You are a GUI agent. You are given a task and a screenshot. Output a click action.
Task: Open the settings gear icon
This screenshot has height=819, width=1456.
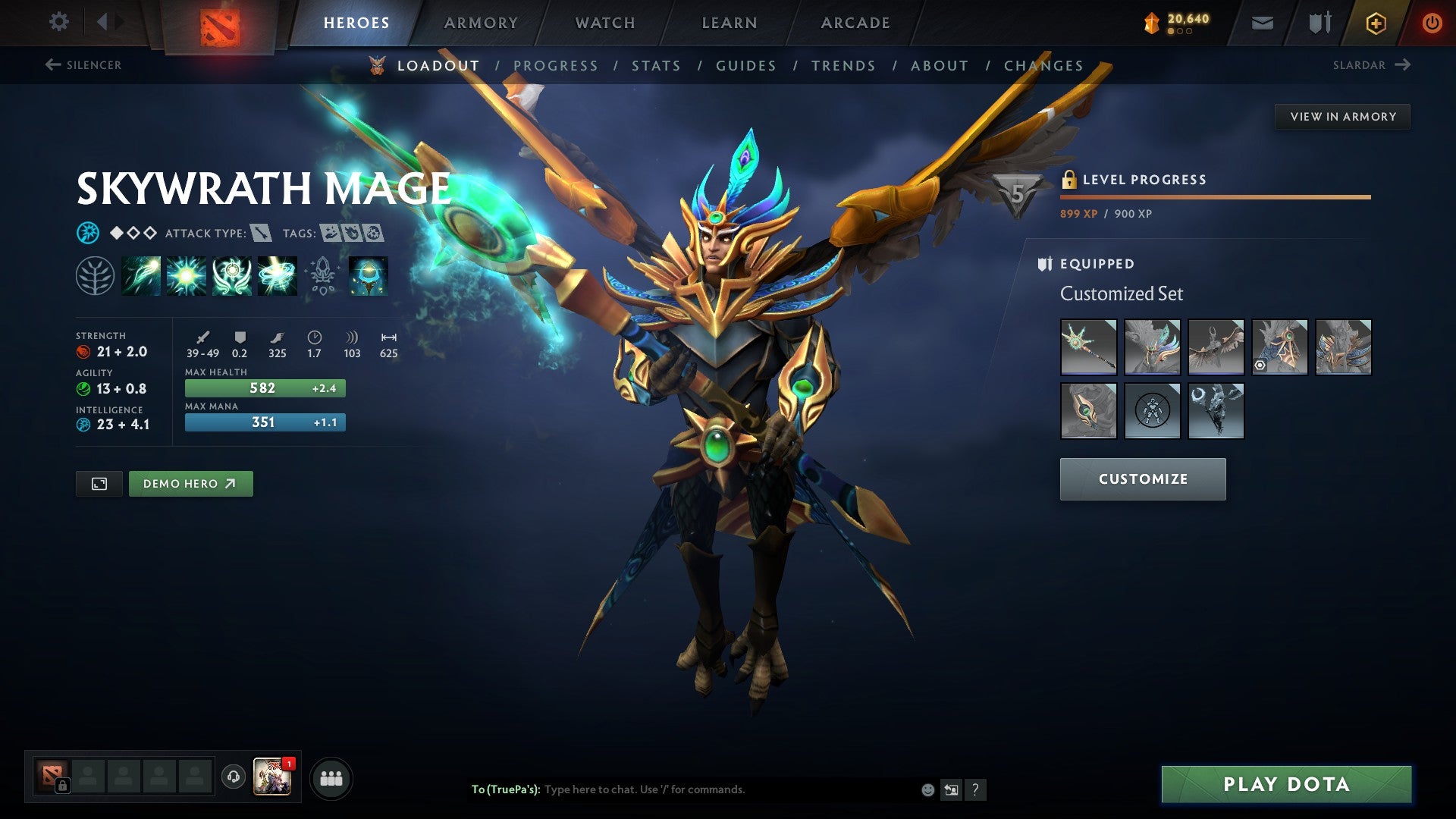[58, 22]
